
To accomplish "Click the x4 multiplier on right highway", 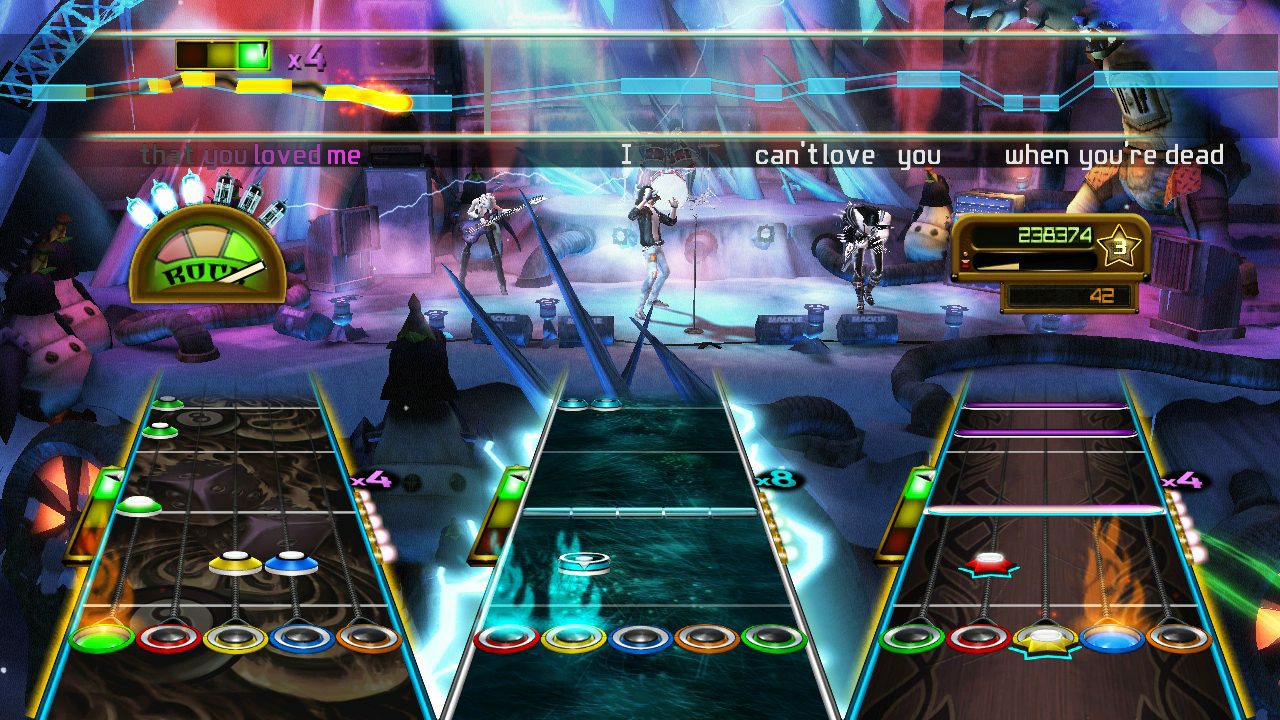I will (1182, 481).
